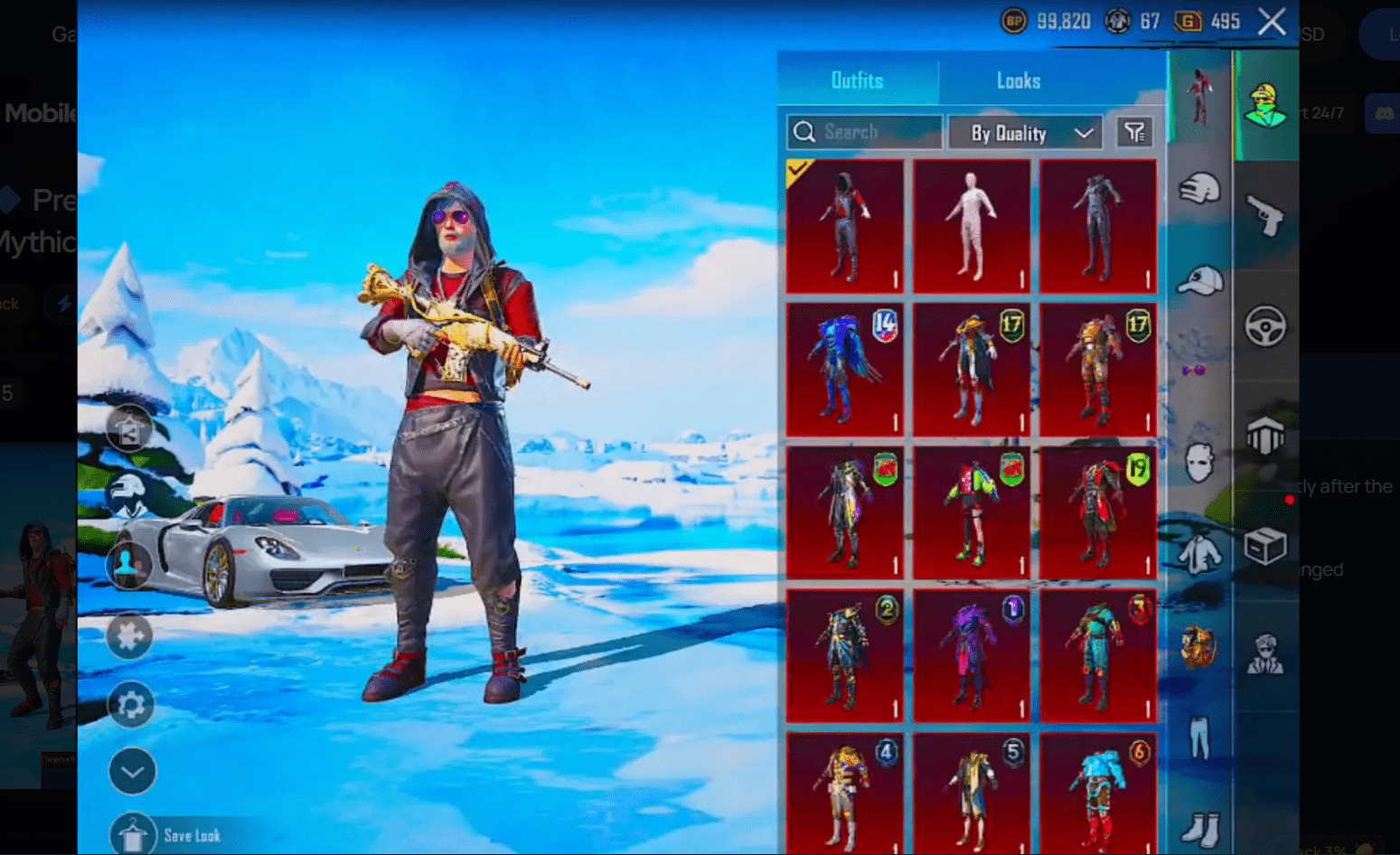Open the advanced filter icon beside By Quality

pyautogui.click(x=1135, y=132)
